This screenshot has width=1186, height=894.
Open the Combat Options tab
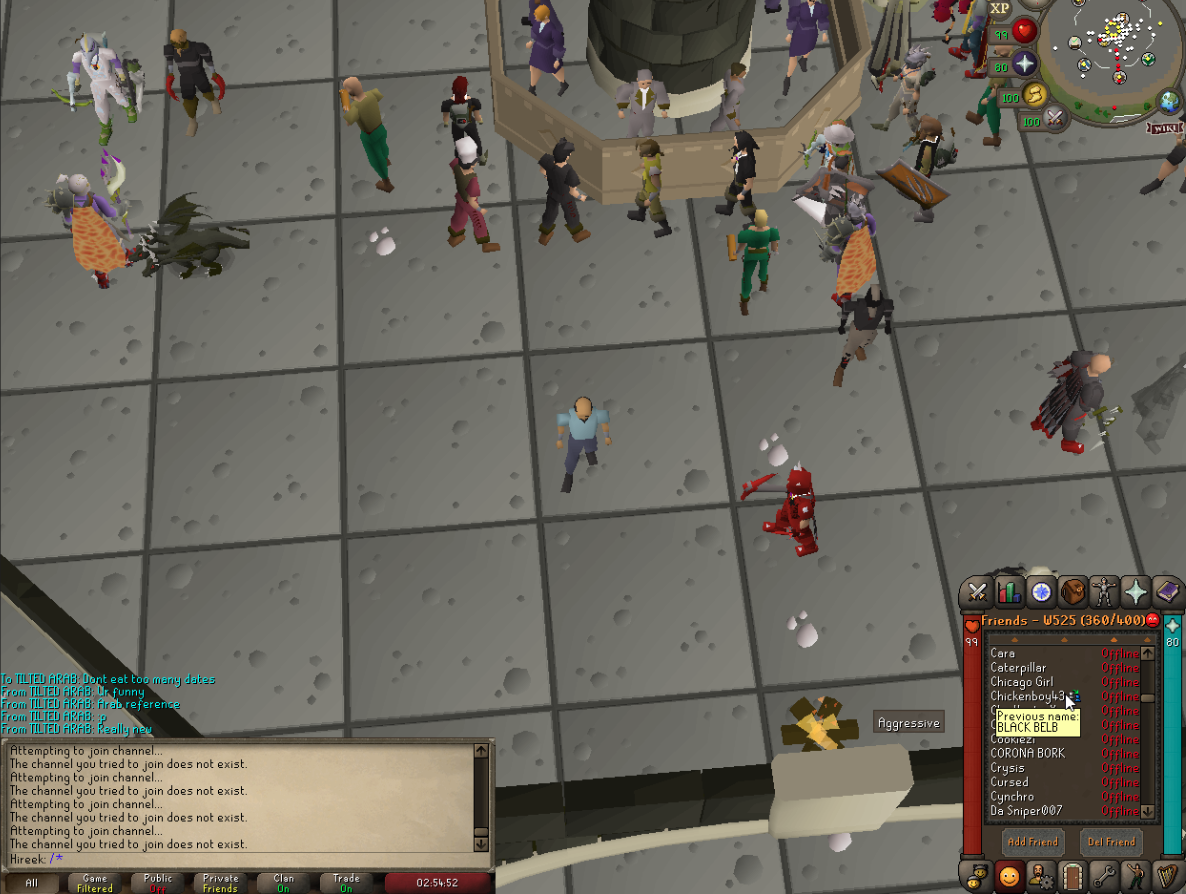coord(977,592)
